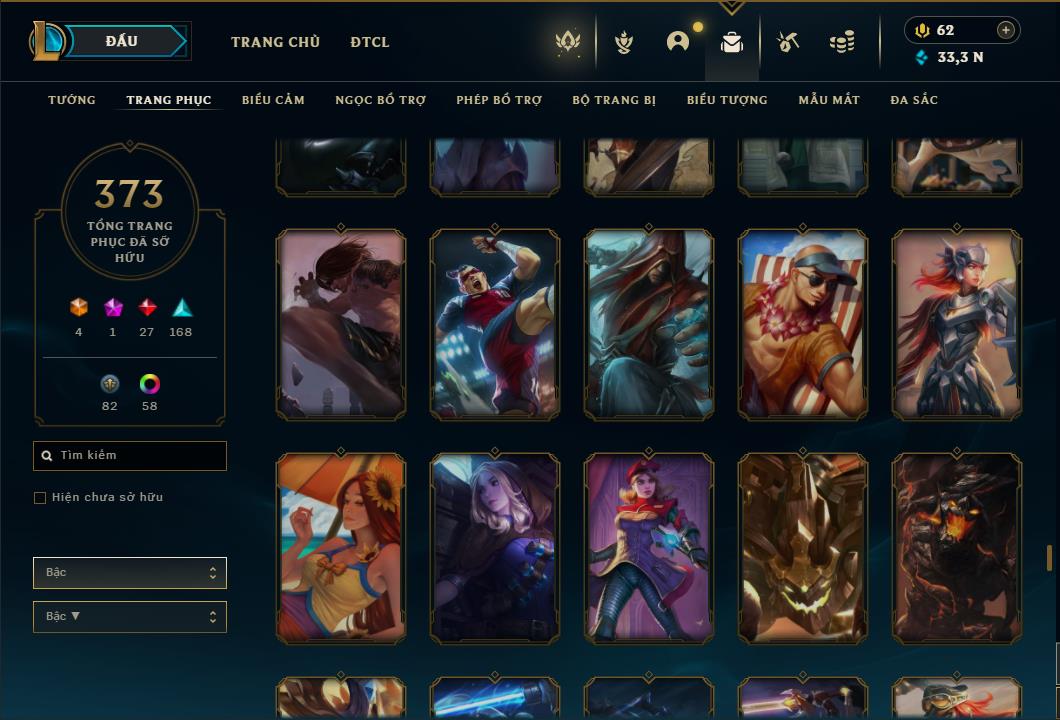Open the BỘ TRANG BỊ item sets tab
This screenshot has width=1060, height=720.
[x=614, y=100]
